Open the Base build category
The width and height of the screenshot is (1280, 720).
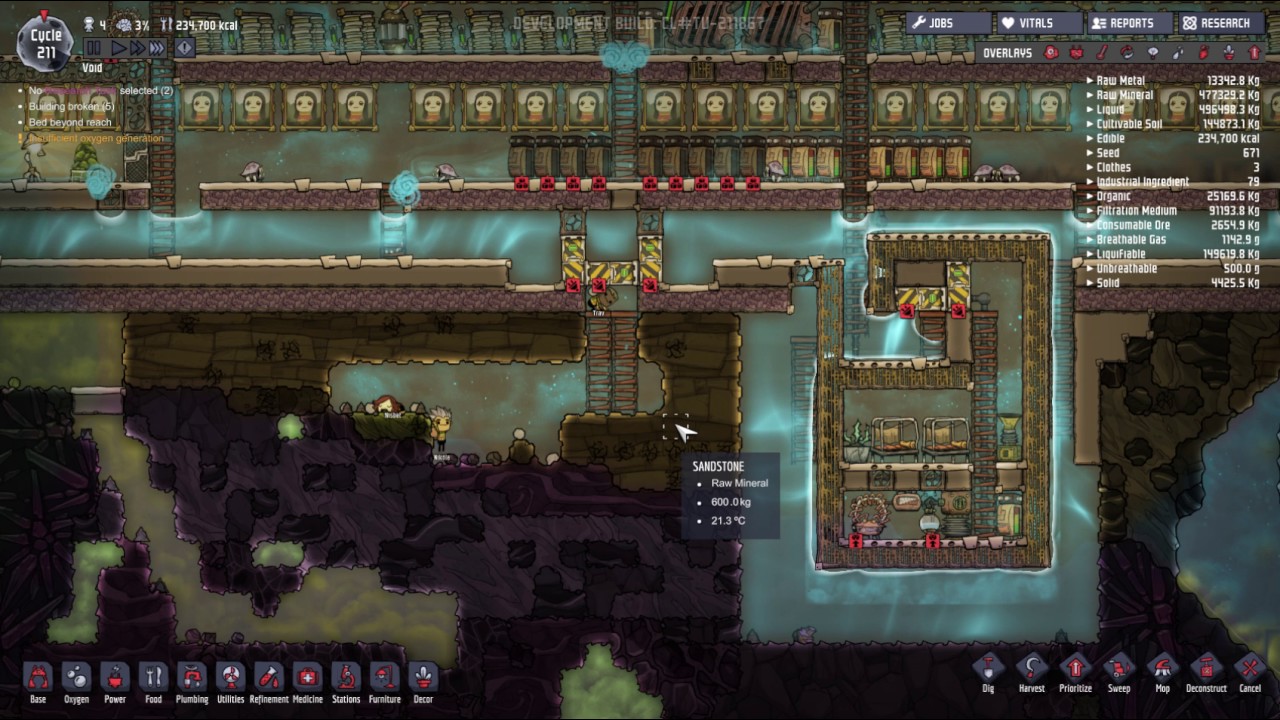tap(38, 680)
